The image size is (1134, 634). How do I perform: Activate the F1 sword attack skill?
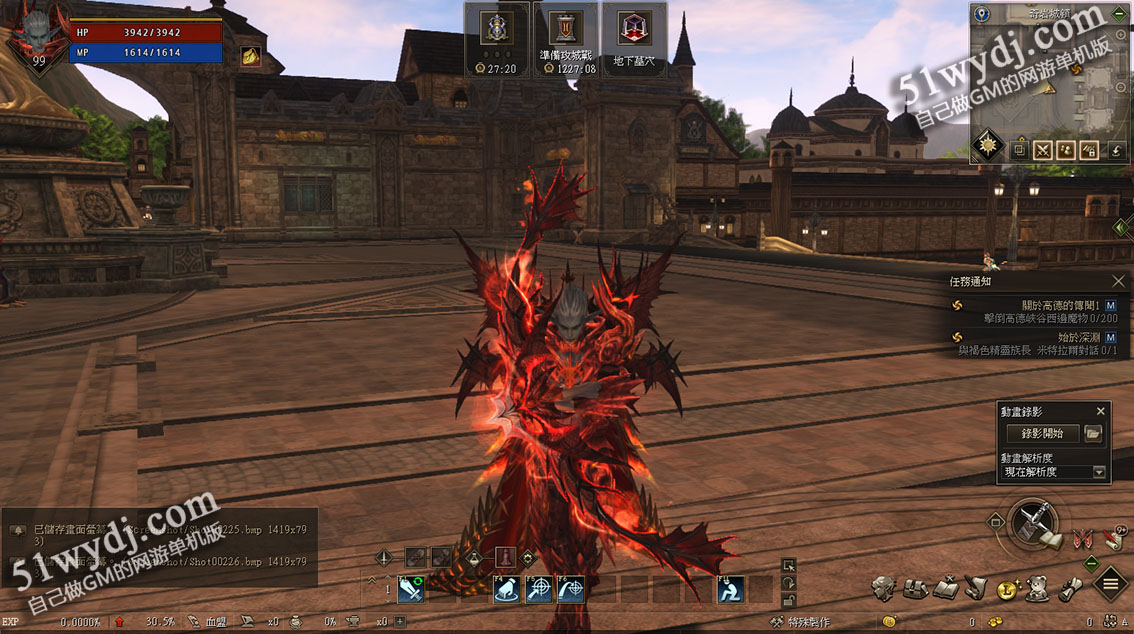tap(411, 590)
